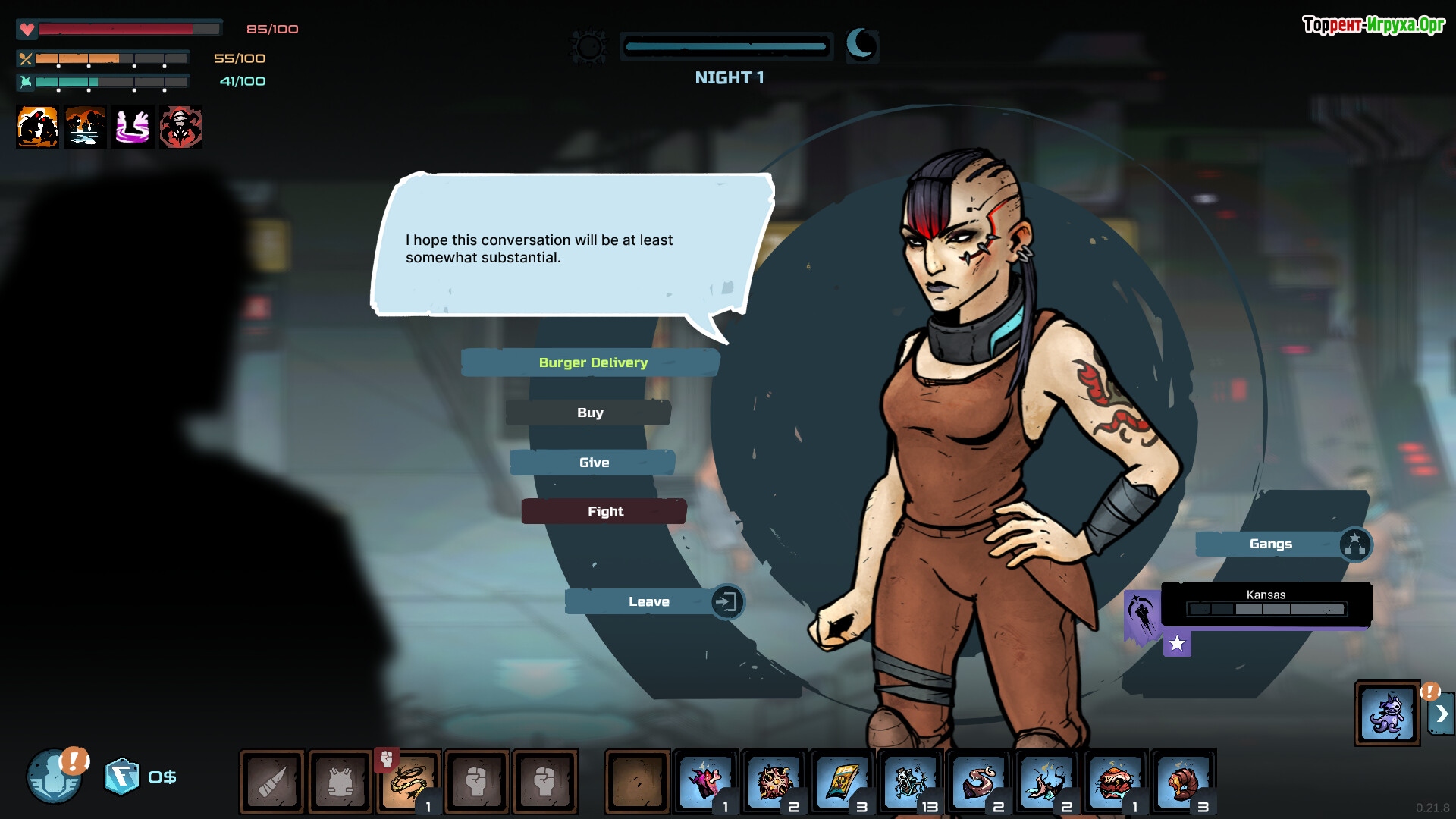Viewport: 1456px width, 819px height.
Task: Click the purple swirl foot status icon
Action: click(133, 127)
